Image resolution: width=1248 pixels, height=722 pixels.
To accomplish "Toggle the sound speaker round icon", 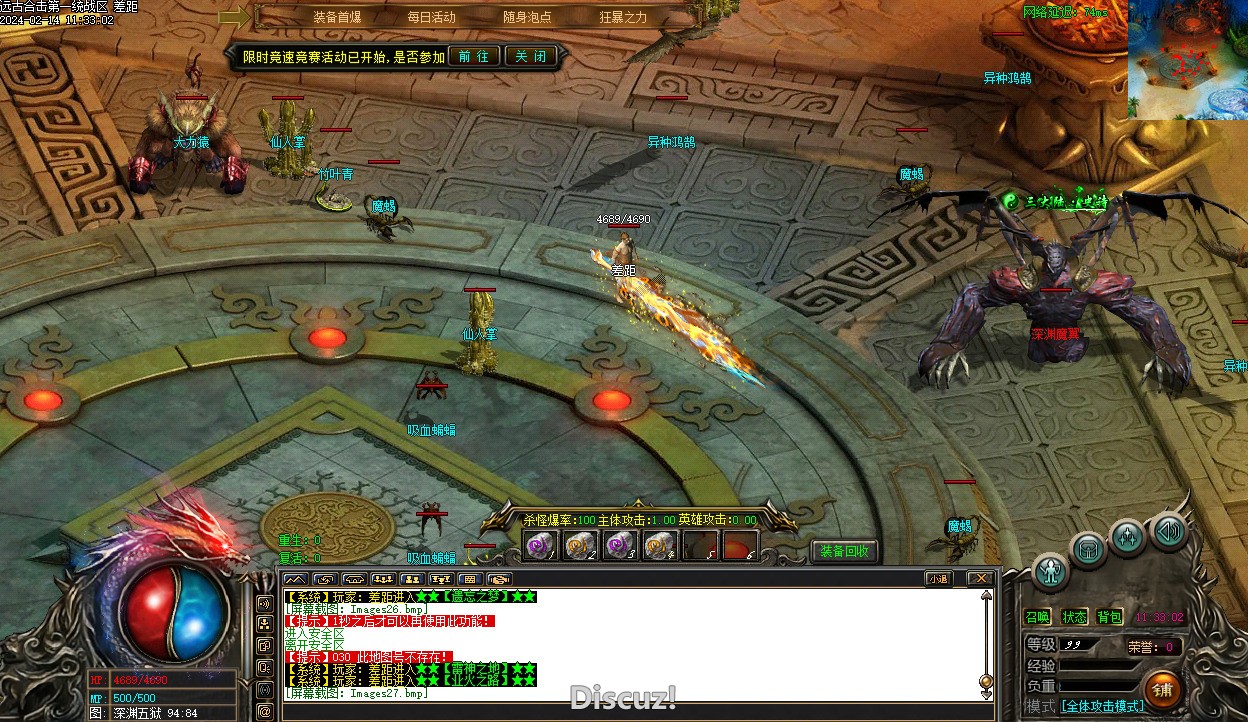I will pos(1168,531).
